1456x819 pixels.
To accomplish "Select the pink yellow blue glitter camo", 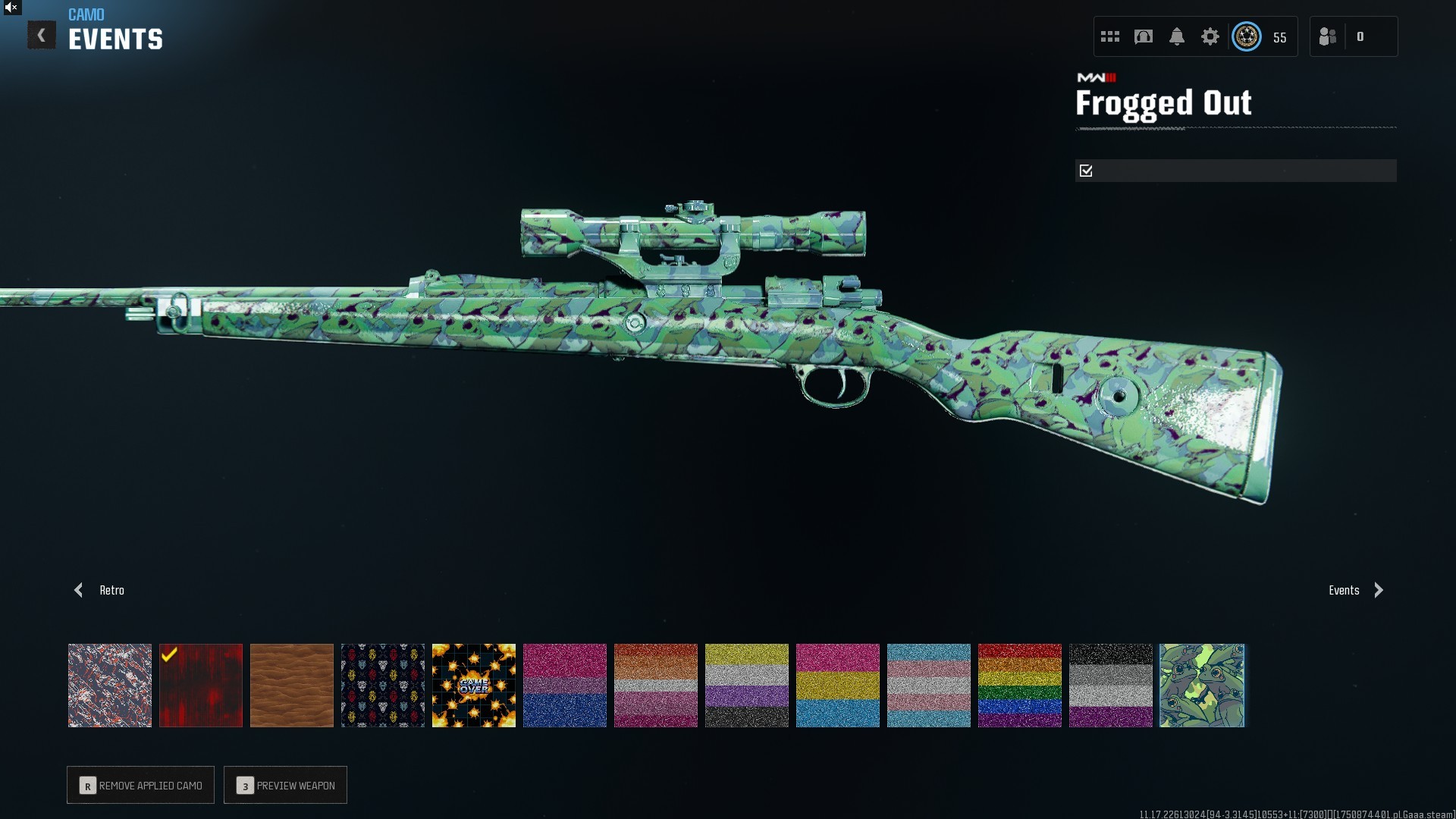I will [x=838, y=686].
